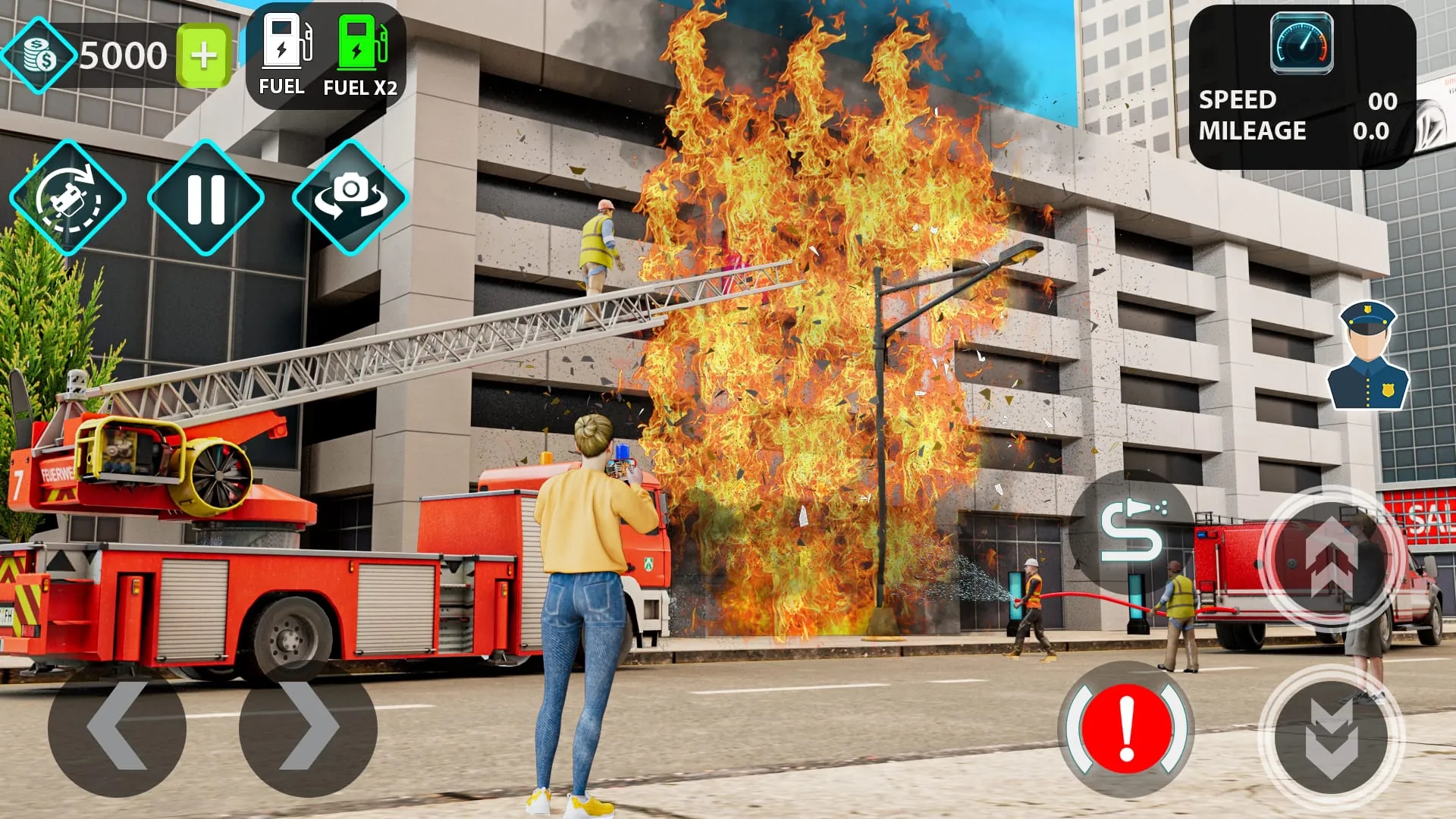Tap the 5000 coin balance
The width and height of the screenshot is (1456, 819).
[124, 55]
